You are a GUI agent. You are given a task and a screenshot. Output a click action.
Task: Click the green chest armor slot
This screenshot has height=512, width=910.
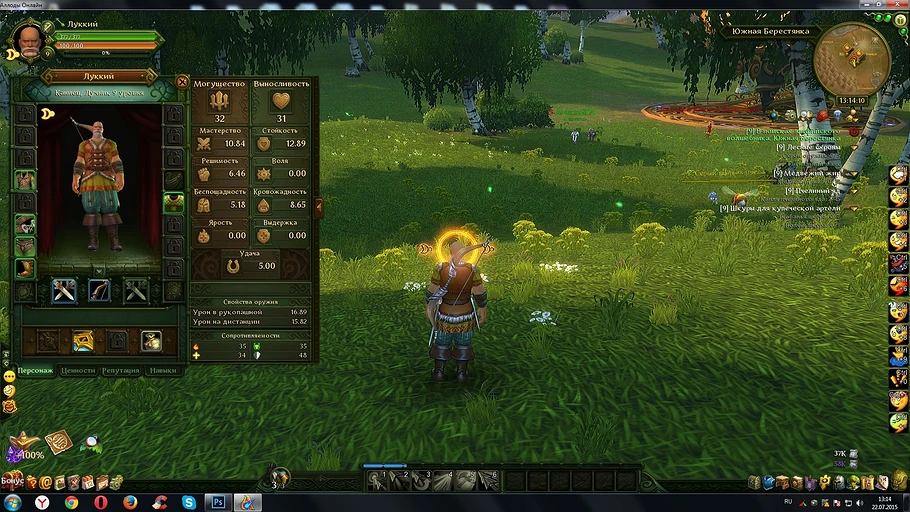tap(173, 202)
